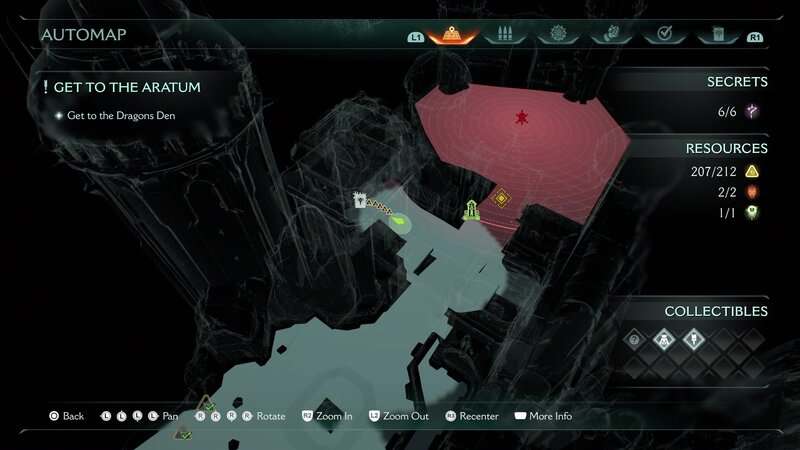Select the green player position marker
Screen dimensions: 800x450
point(400,222)
